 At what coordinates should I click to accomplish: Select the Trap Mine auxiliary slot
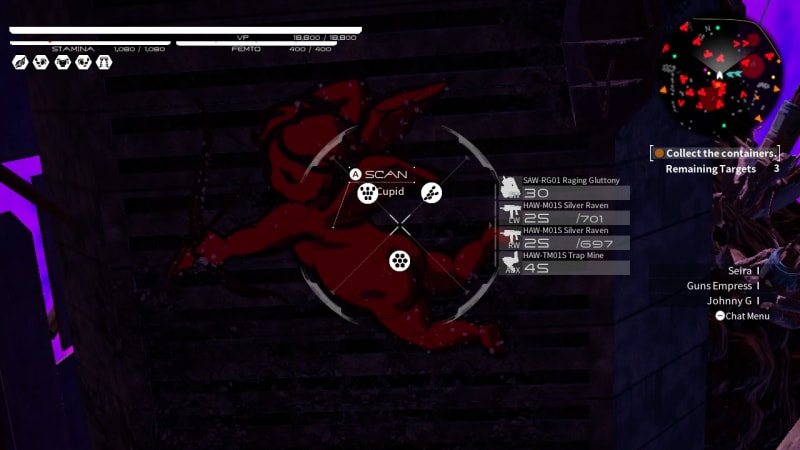click(565, 262)
